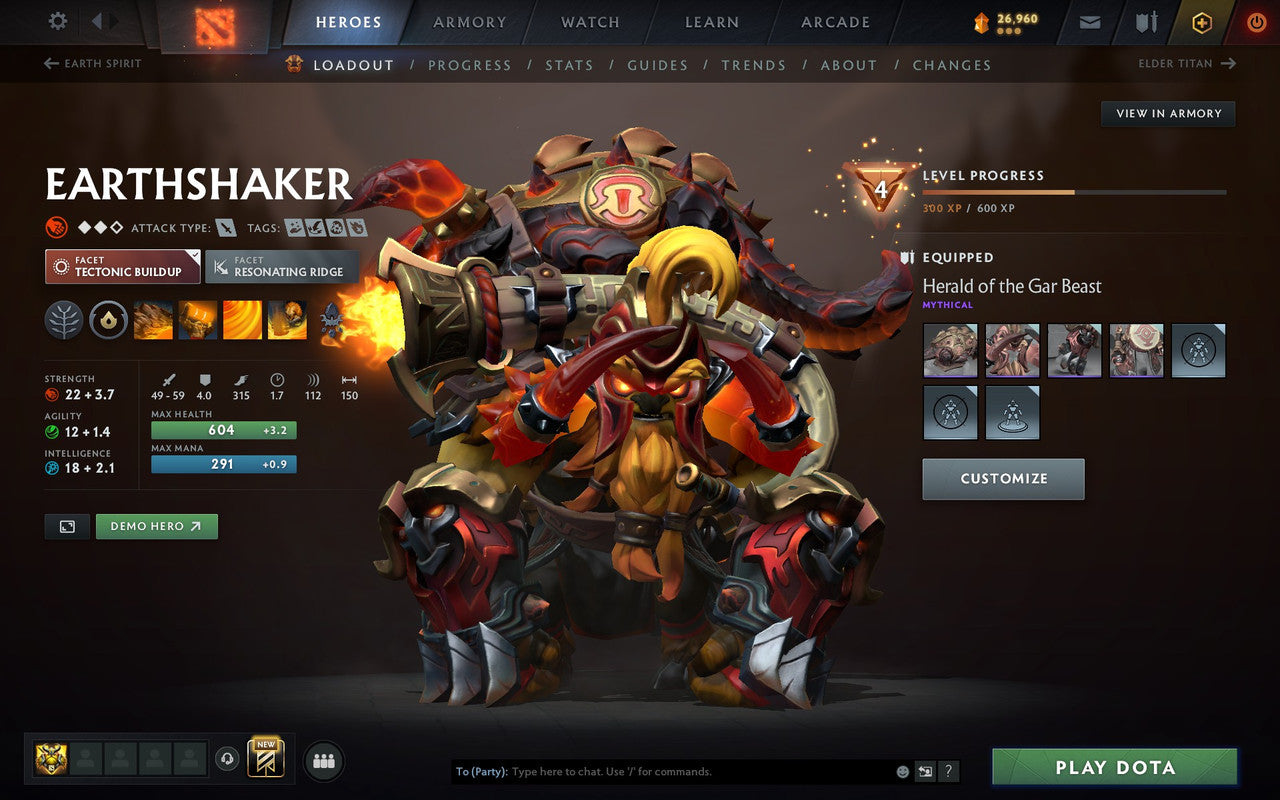
Task: Select the Fissure ability icon
Action: click(x=152, y=320)
